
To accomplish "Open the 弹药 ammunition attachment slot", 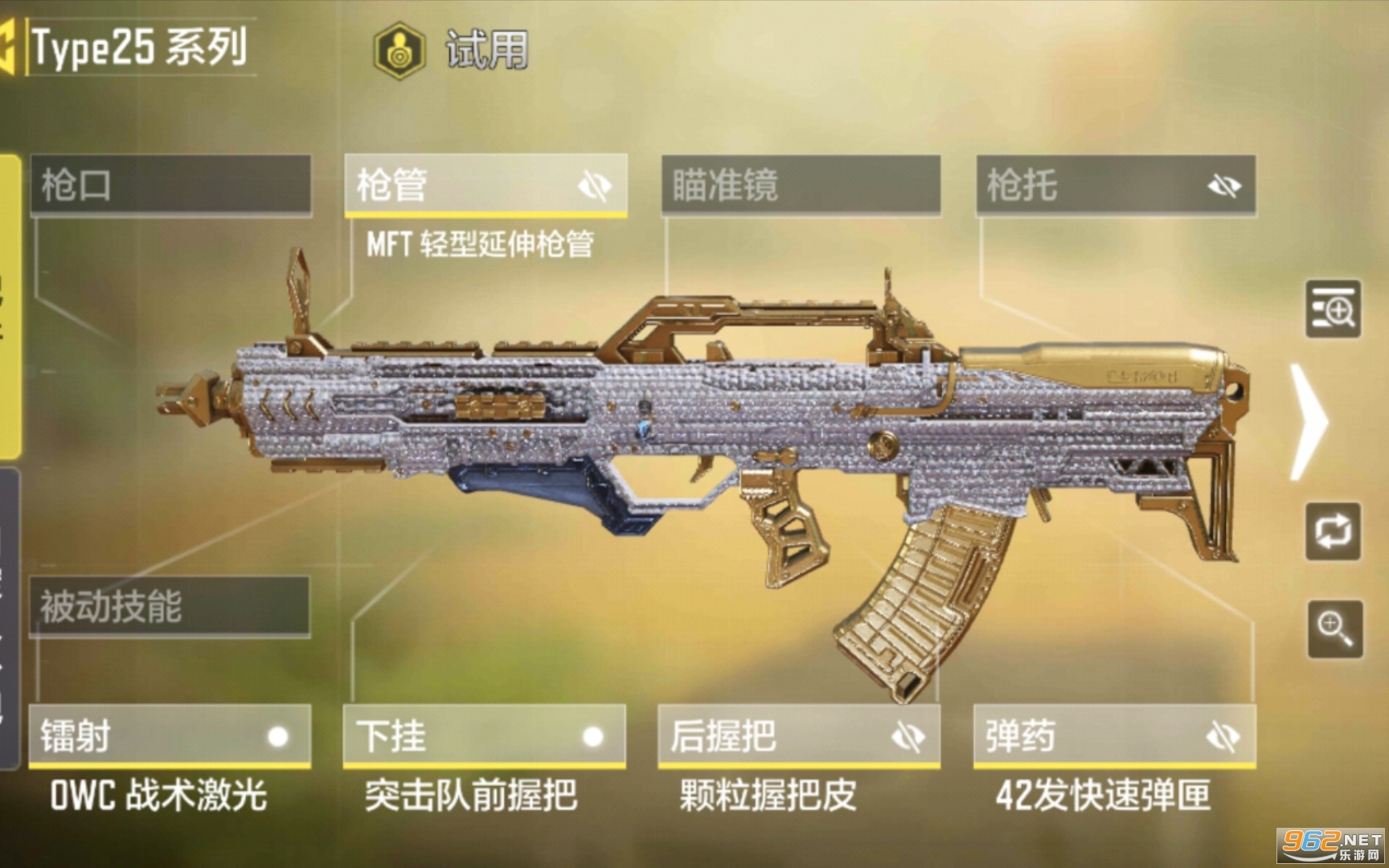I will [x=1085, y=736].
